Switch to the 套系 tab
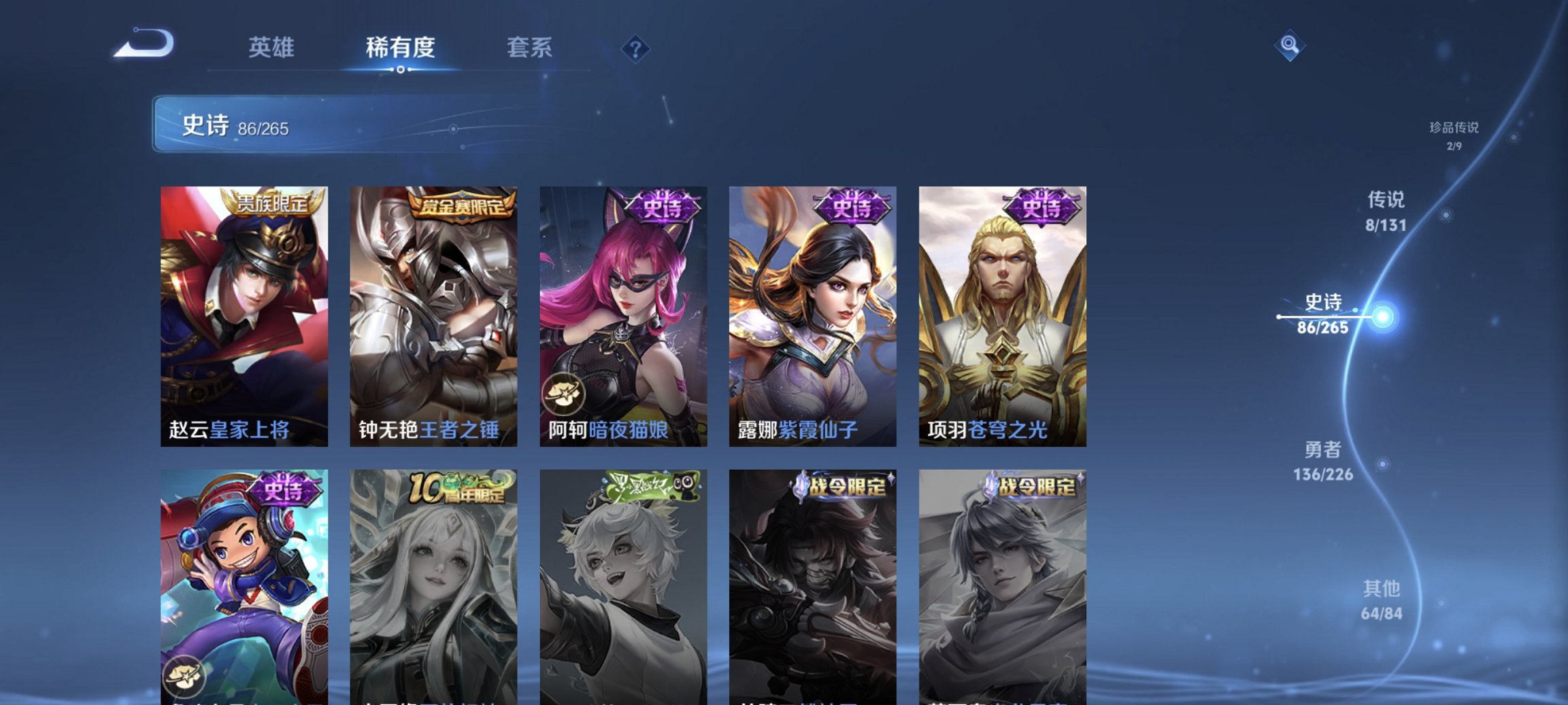 [x=530, y=47]
